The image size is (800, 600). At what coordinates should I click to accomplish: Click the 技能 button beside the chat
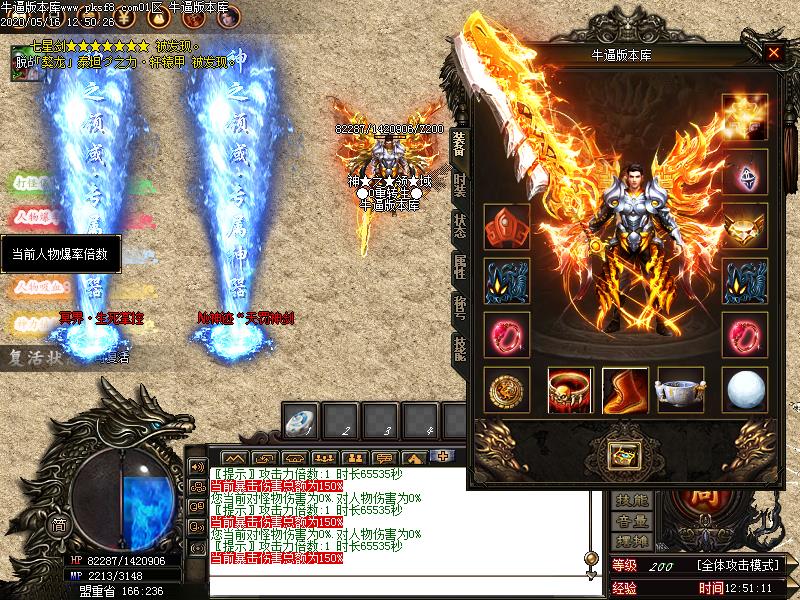632,500
